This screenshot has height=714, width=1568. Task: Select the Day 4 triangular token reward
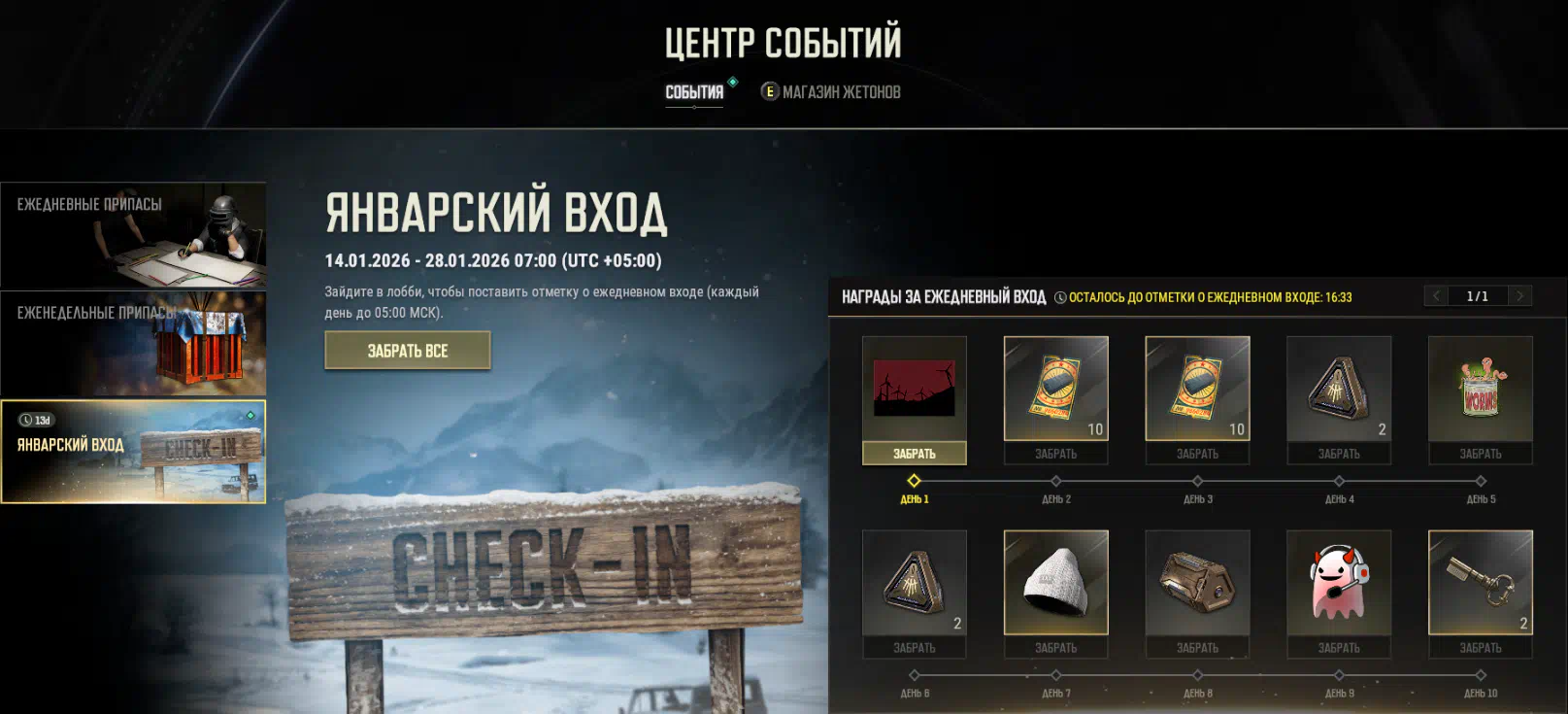point(1339,389)
